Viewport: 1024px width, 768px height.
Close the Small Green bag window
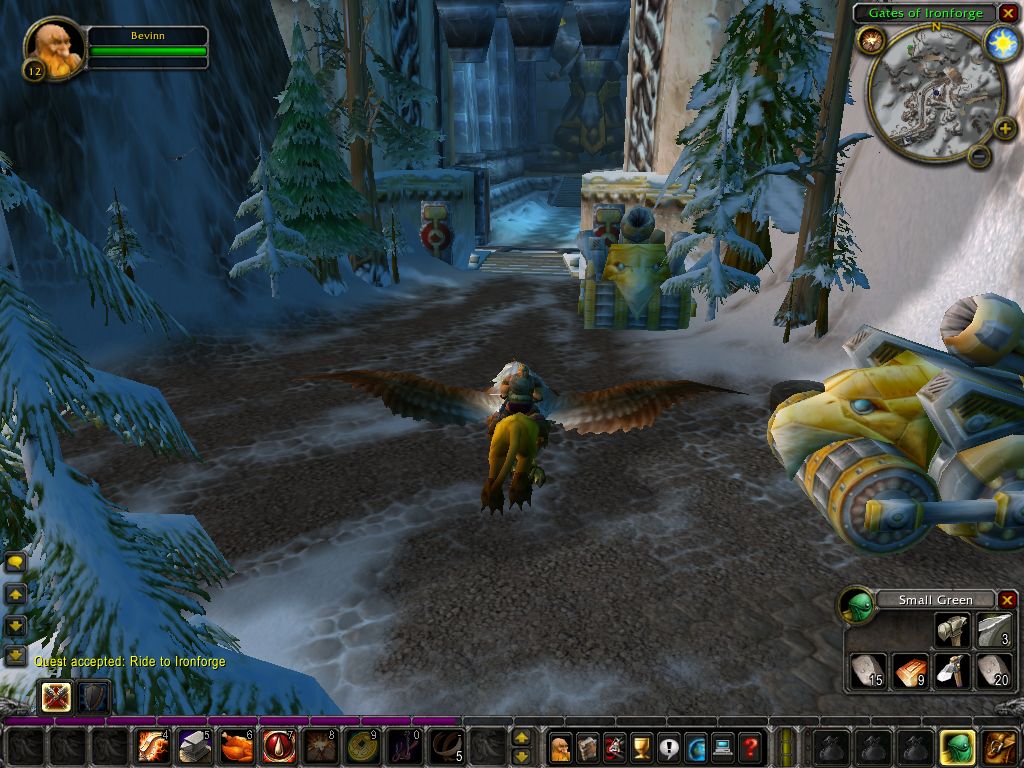point(1007,600)
